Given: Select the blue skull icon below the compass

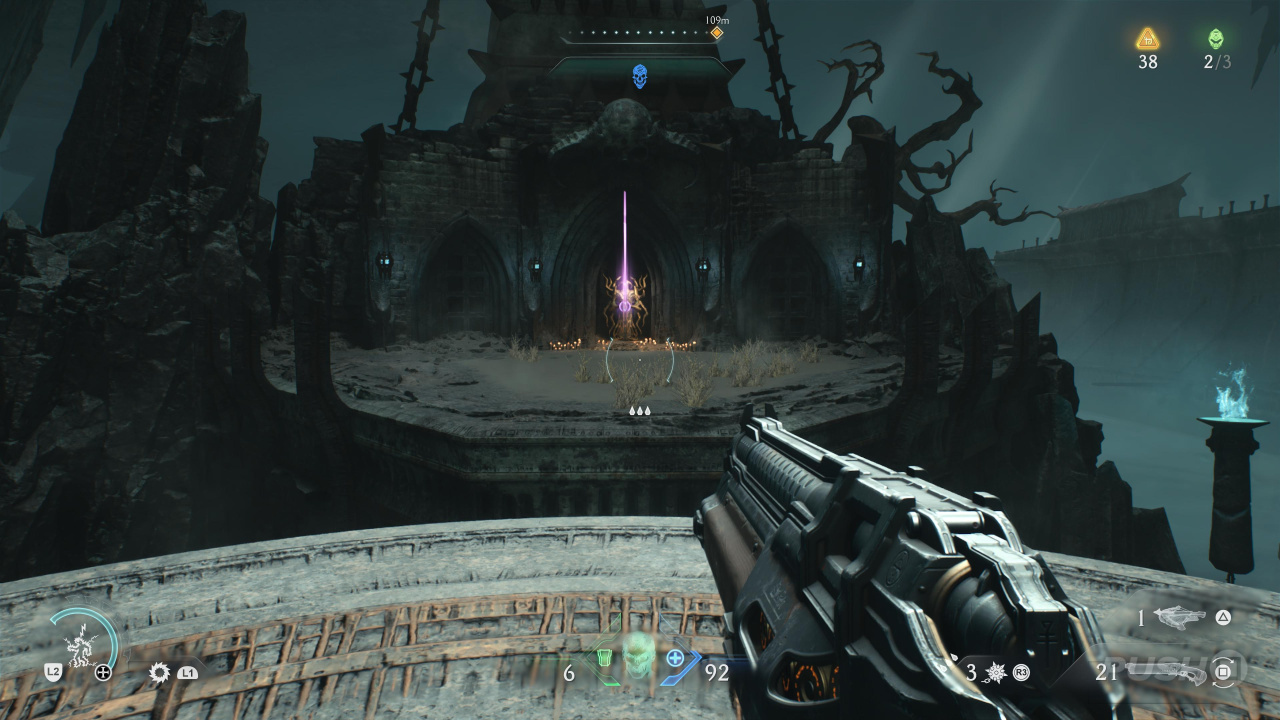Looking at the screenshot, I should click(640, 76).
